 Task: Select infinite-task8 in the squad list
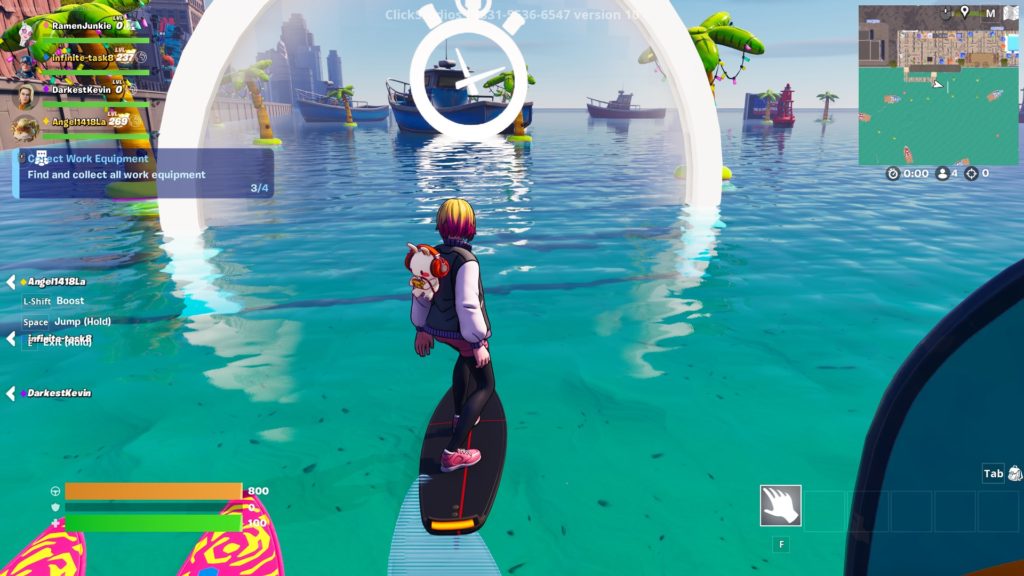click(x=86, y=58)
